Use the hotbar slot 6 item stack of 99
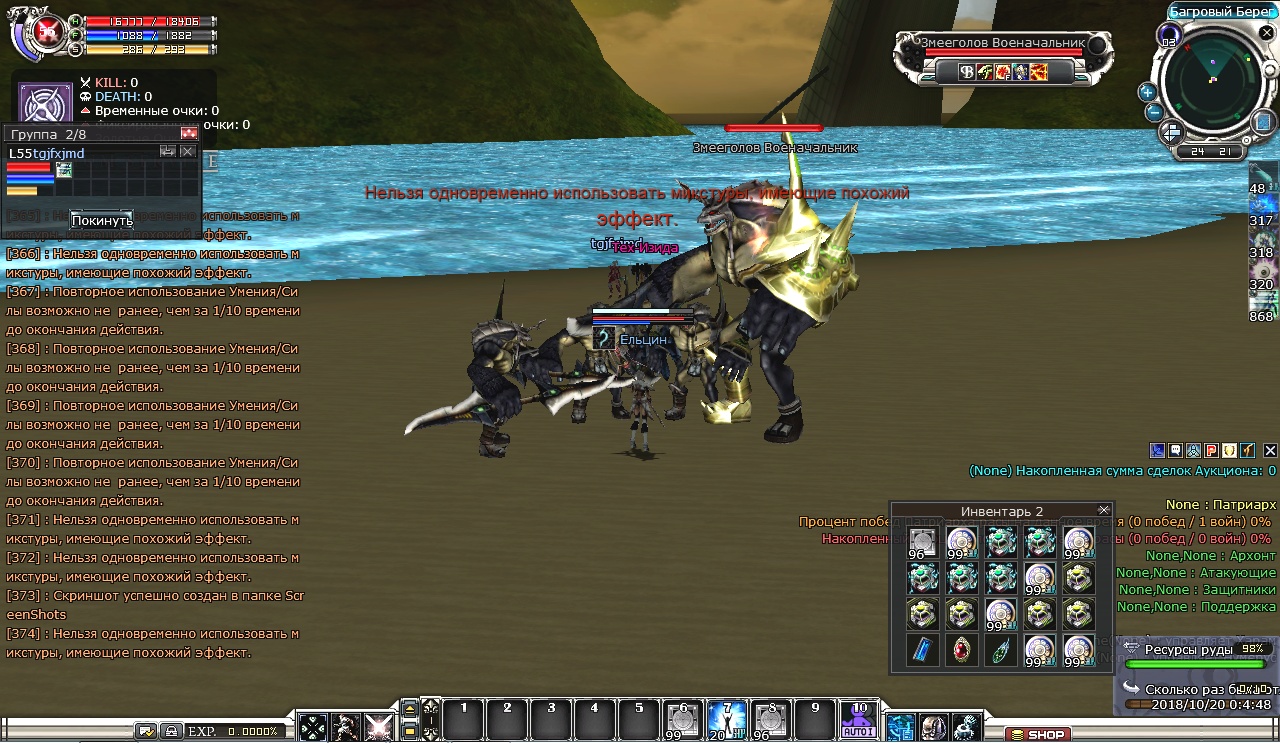 pos(682,720)
